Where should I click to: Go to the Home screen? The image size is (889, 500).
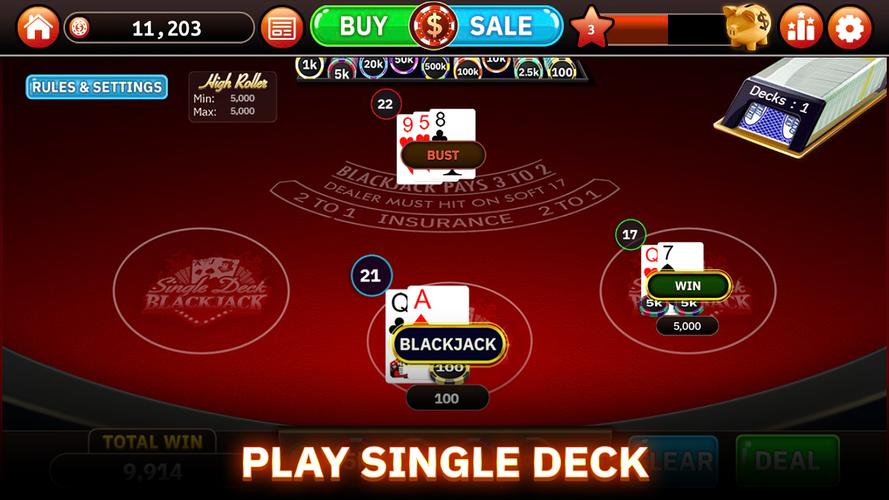(38, 26)
